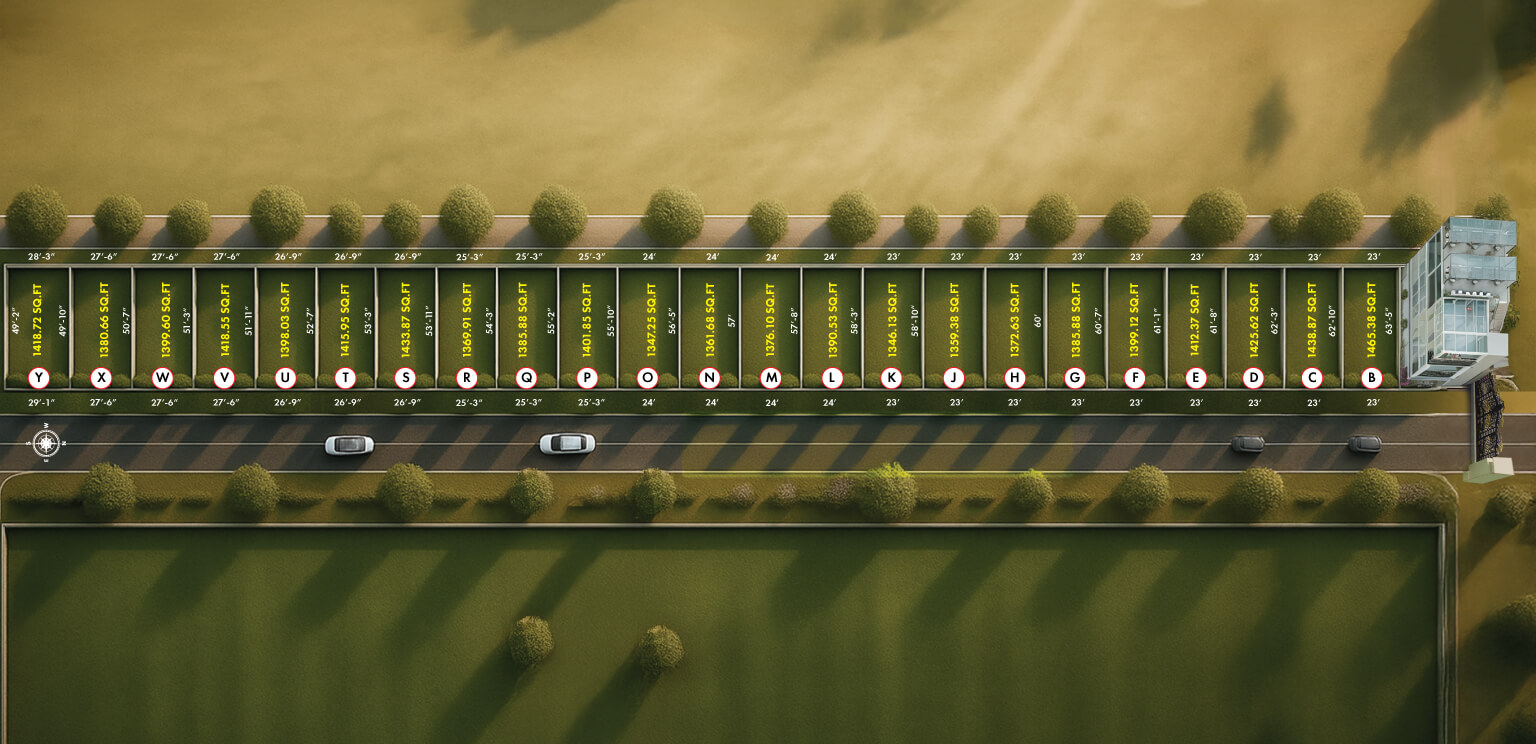
Task: Select plot B near the building
Action: [x=1372, y=378]
